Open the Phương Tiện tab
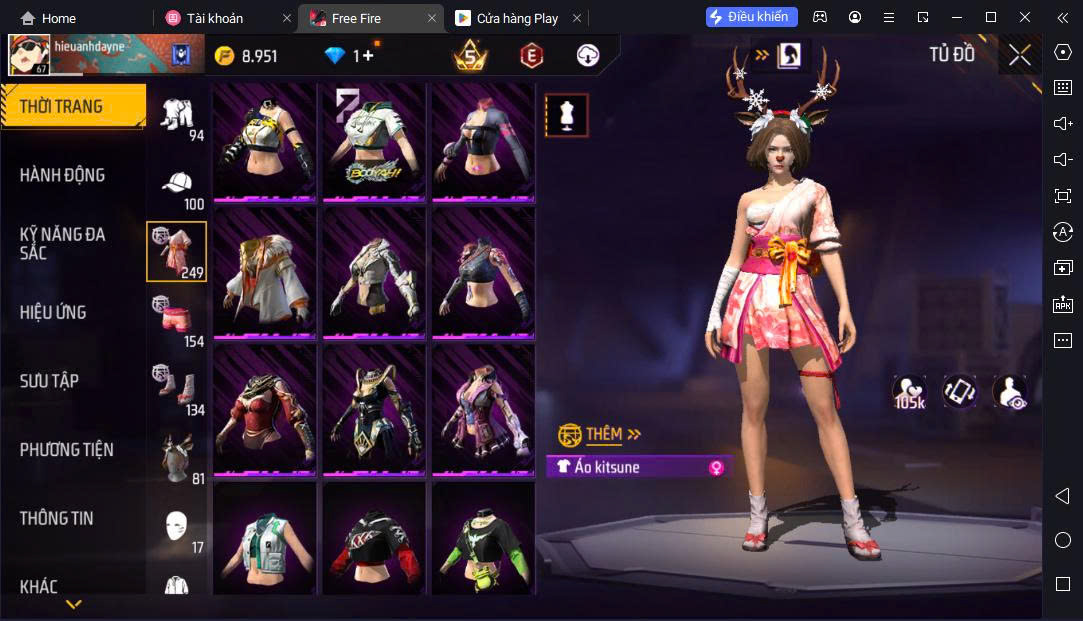 66,449
